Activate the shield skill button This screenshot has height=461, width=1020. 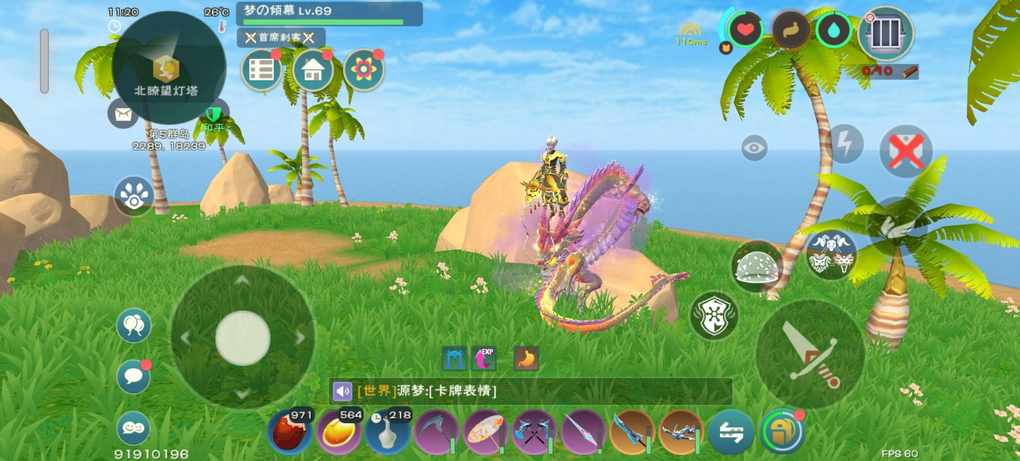pos(714,315)
